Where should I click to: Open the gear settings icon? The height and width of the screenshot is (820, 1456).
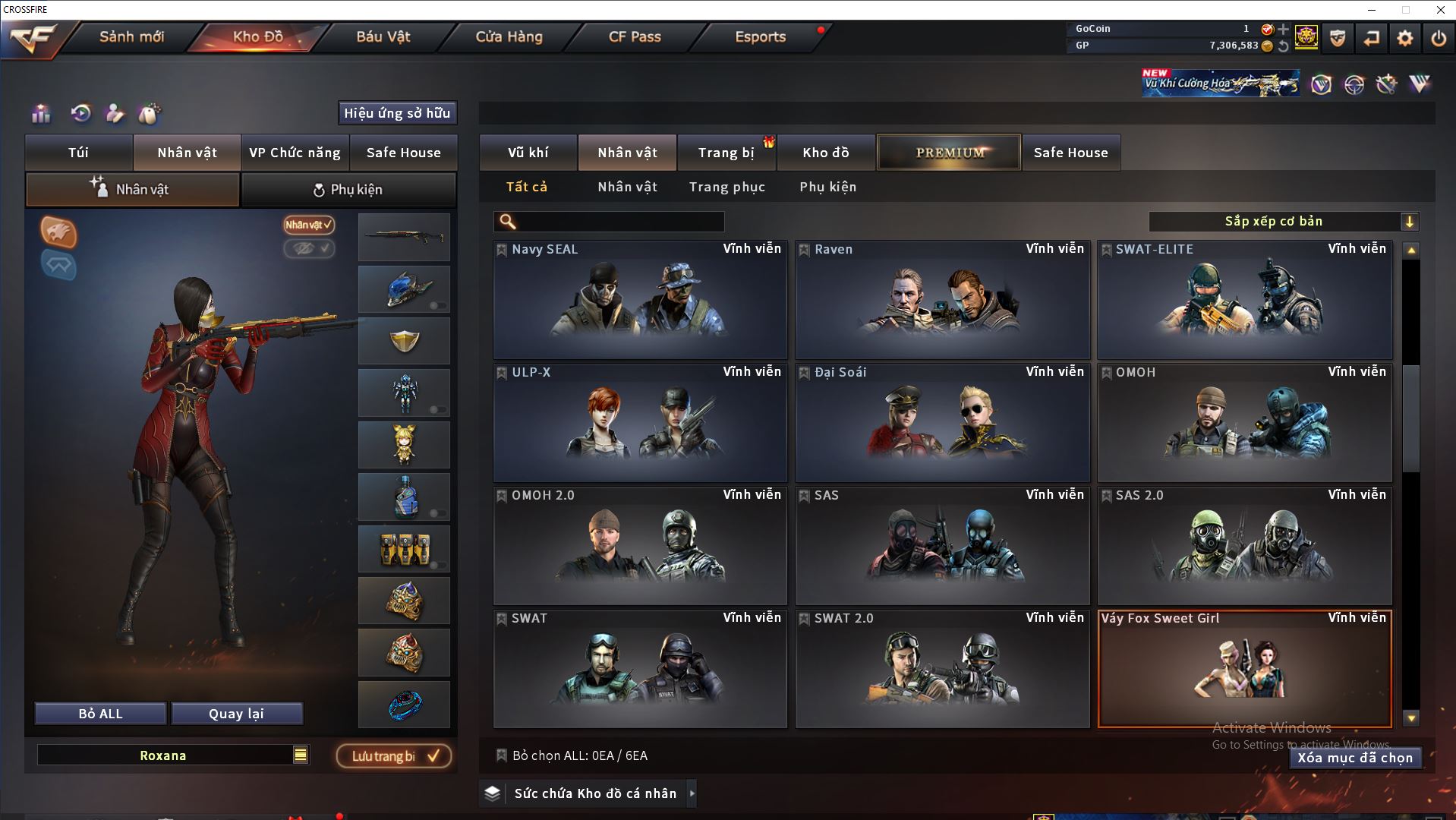1404,38
